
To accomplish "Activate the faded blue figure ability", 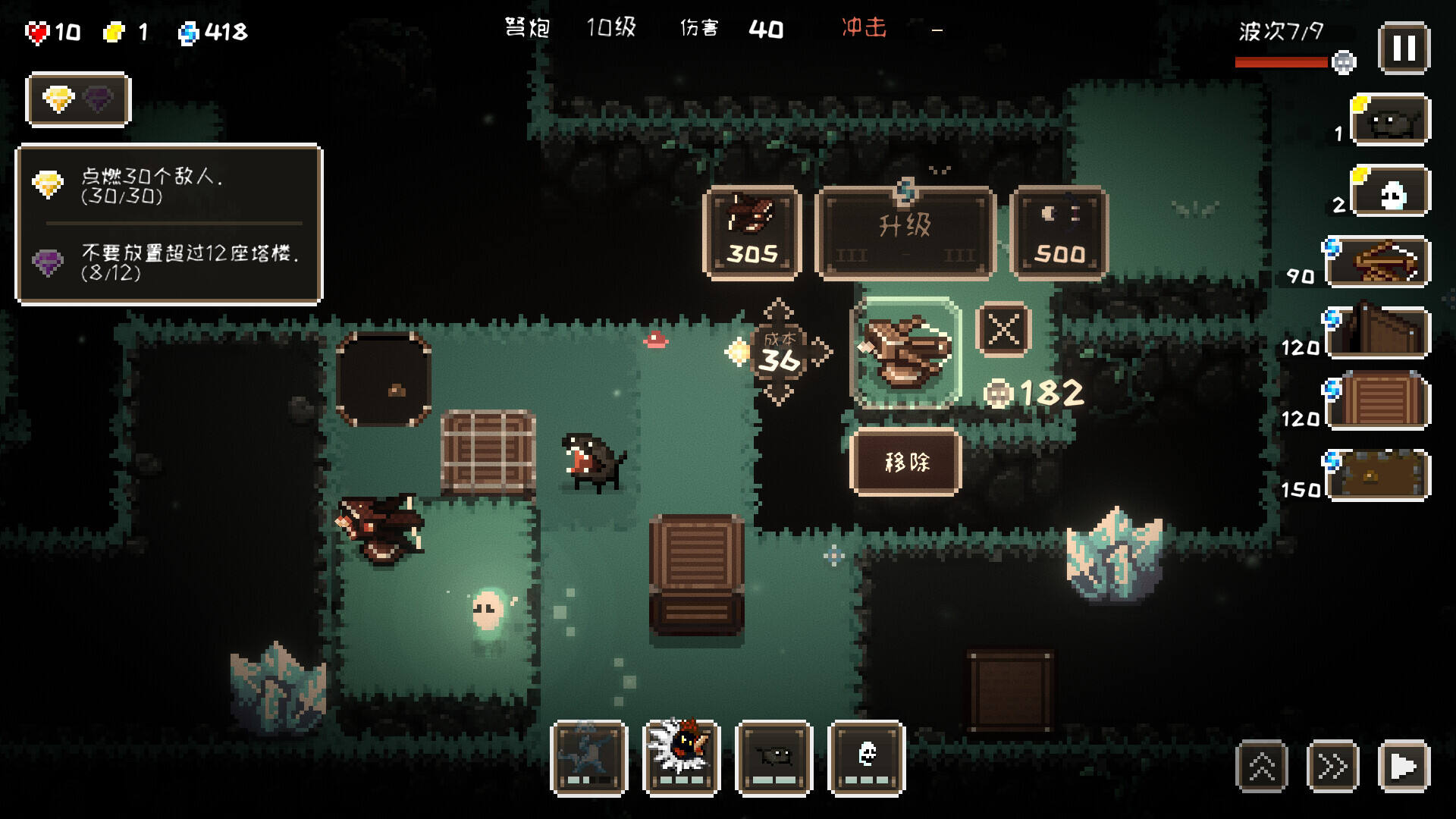I will click(589, 758).
